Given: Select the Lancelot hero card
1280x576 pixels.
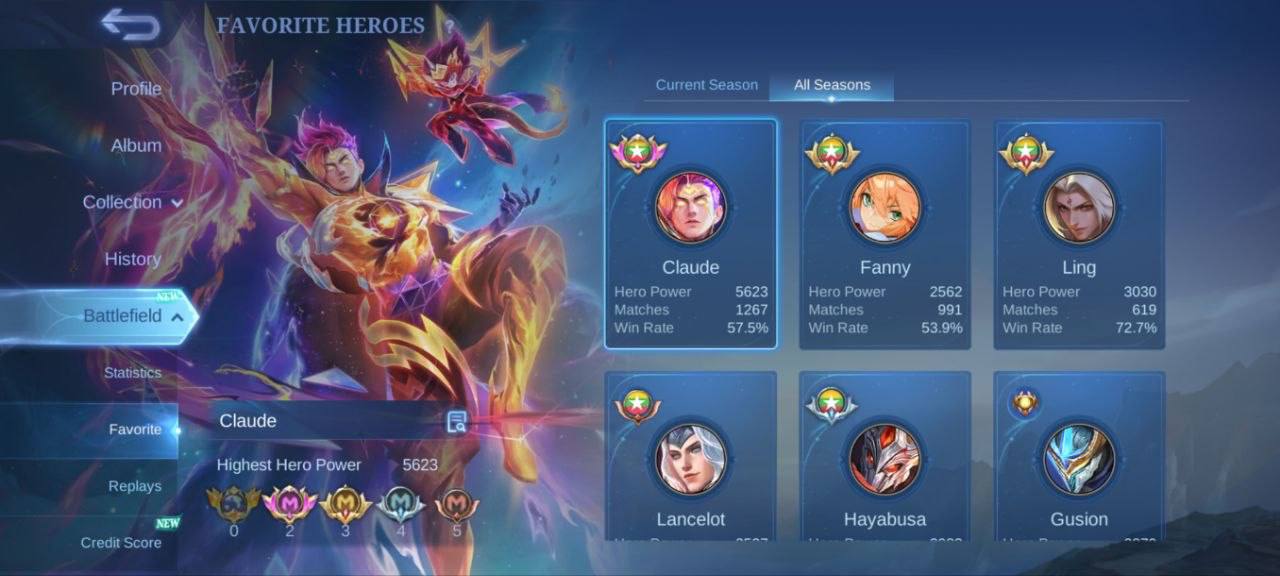Looking at the screenshot, I should point(691,460).
